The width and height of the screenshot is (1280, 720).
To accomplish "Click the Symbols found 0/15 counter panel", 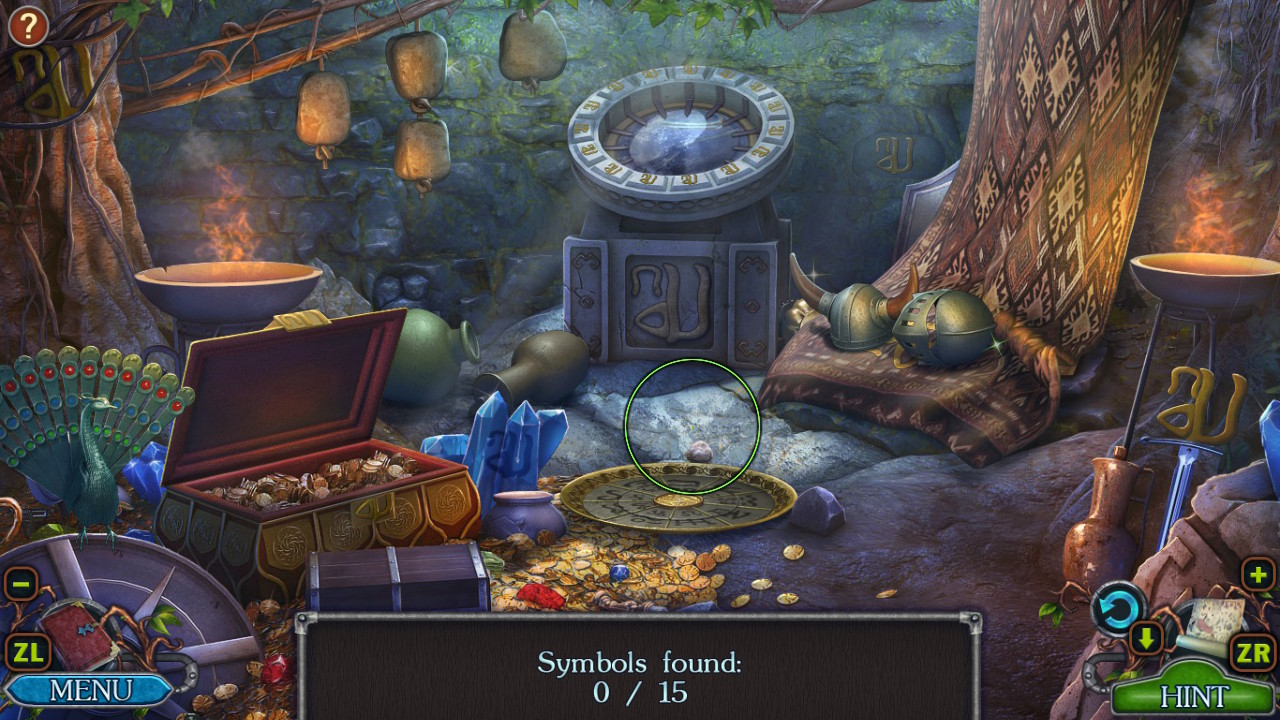I will 639,672.
